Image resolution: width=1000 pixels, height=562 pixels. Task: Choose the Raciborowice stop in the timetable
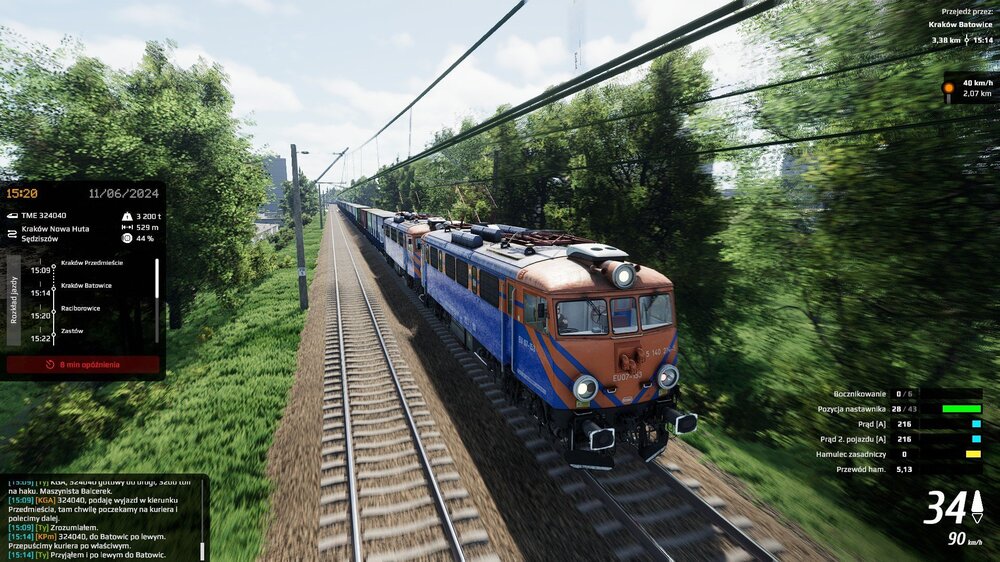click(80, 308)
